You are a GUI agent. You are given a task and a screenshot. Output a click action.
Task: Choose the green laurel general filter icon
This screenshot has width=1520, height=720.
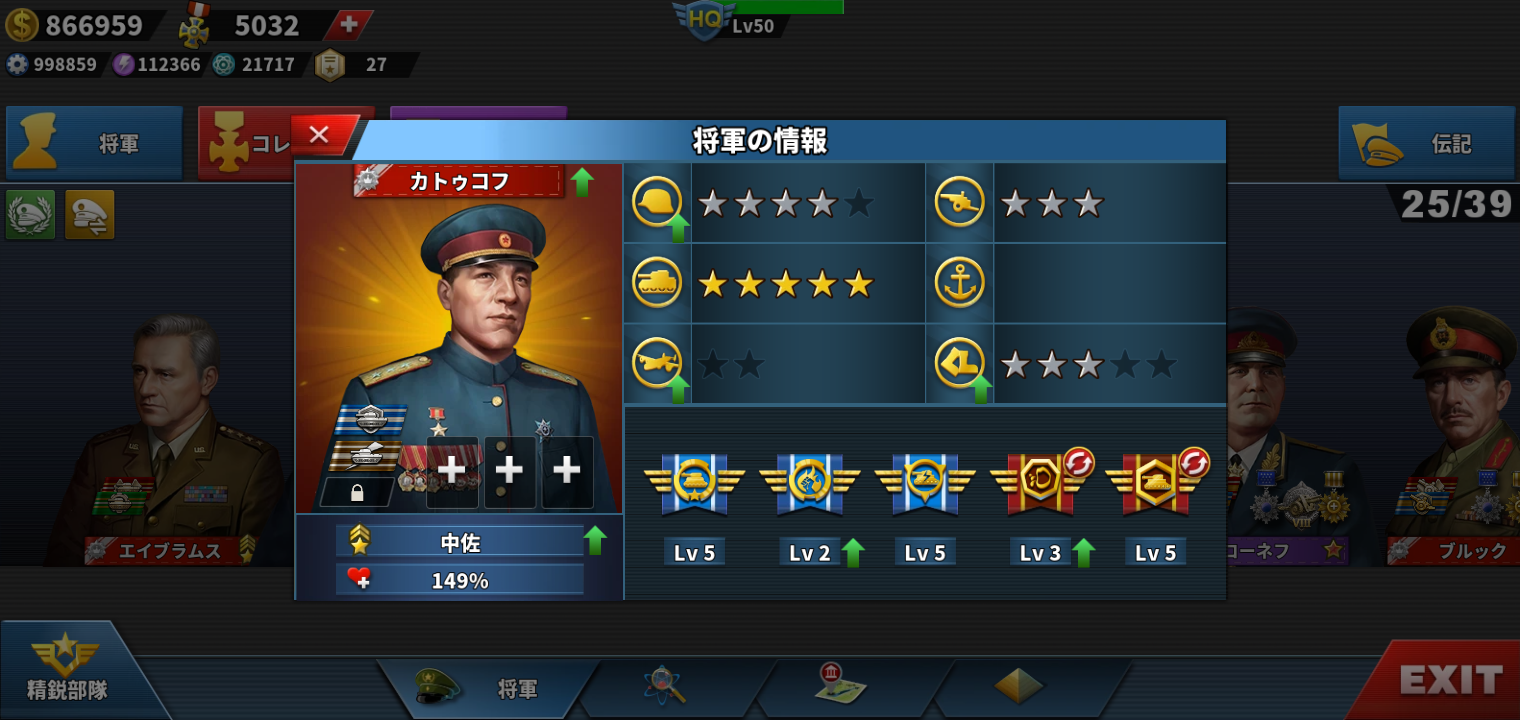[x=30, y=214]
